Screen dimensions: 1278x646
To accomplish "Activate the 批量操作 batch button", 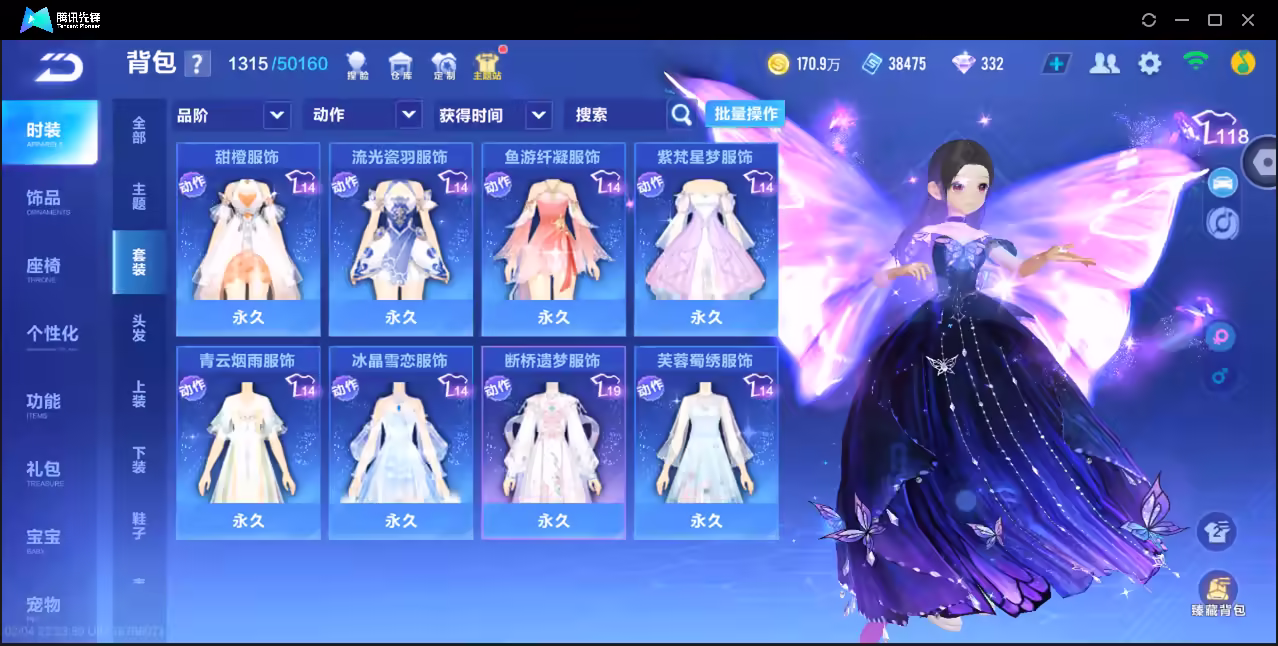I will coord(746,114).
